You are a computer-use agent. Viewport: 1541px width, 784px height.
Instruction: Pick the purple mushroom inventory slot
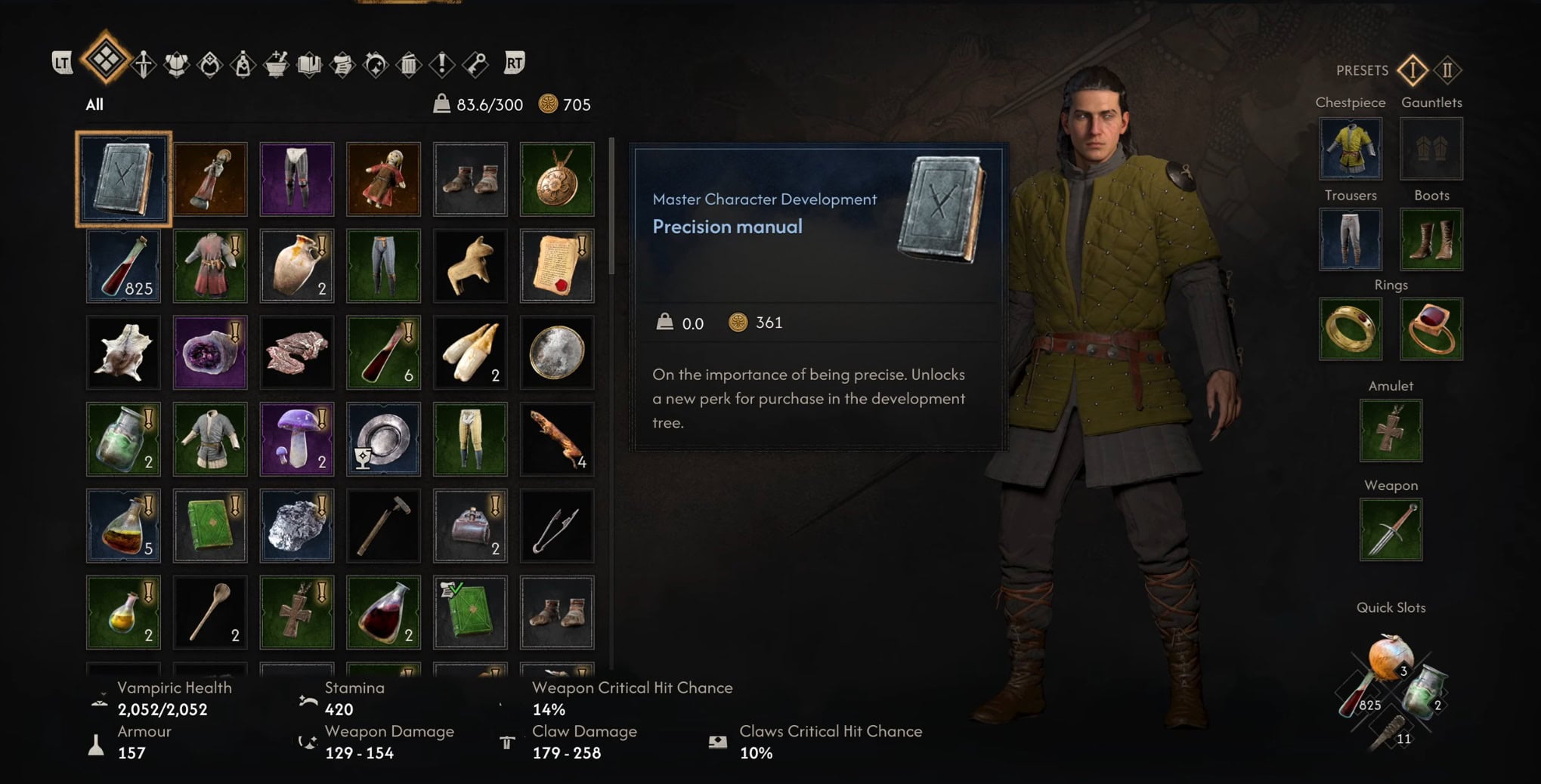(297, 439)
